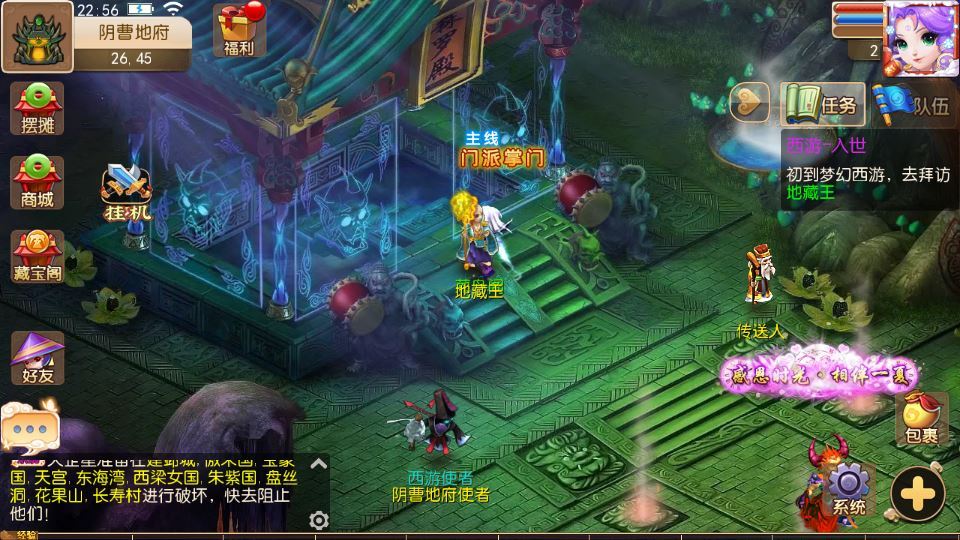The width and height of the screenshot is (960, 540).
Task: Open the 藏宝阁 treasure pavilion
Action: [x=37, y=256]
